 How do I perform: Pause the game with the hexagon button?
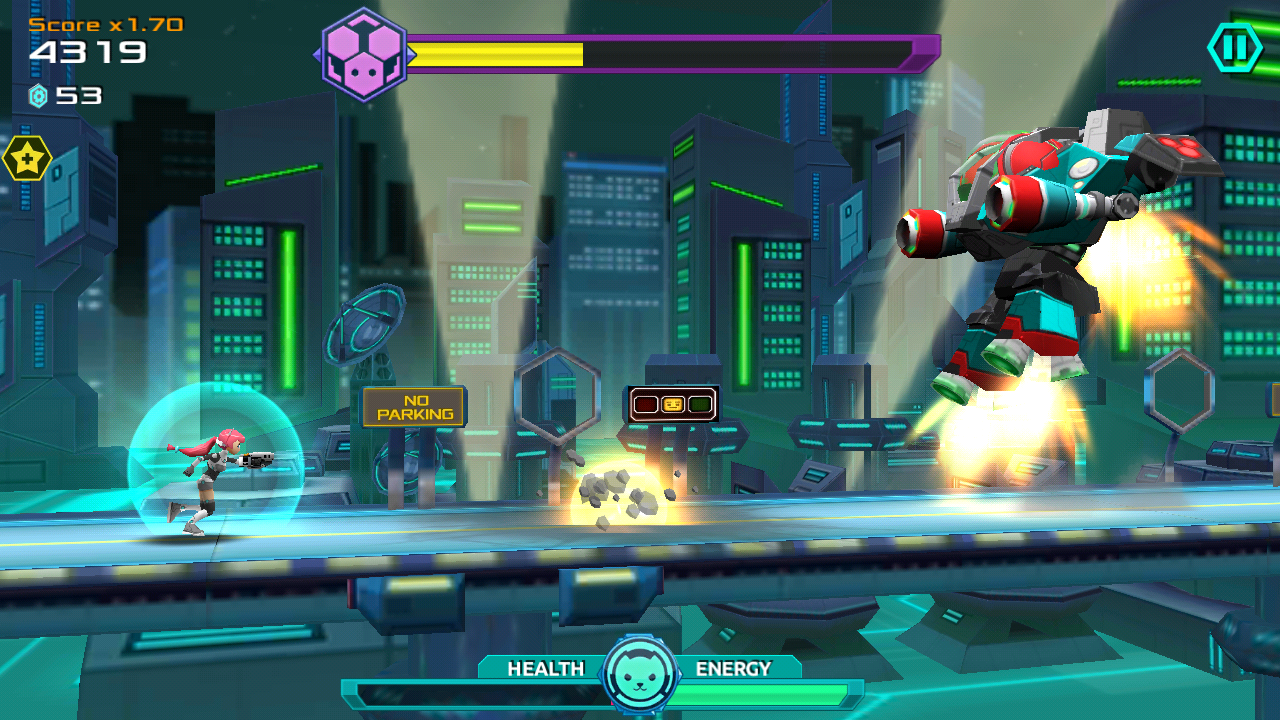tap(1235, 47)
